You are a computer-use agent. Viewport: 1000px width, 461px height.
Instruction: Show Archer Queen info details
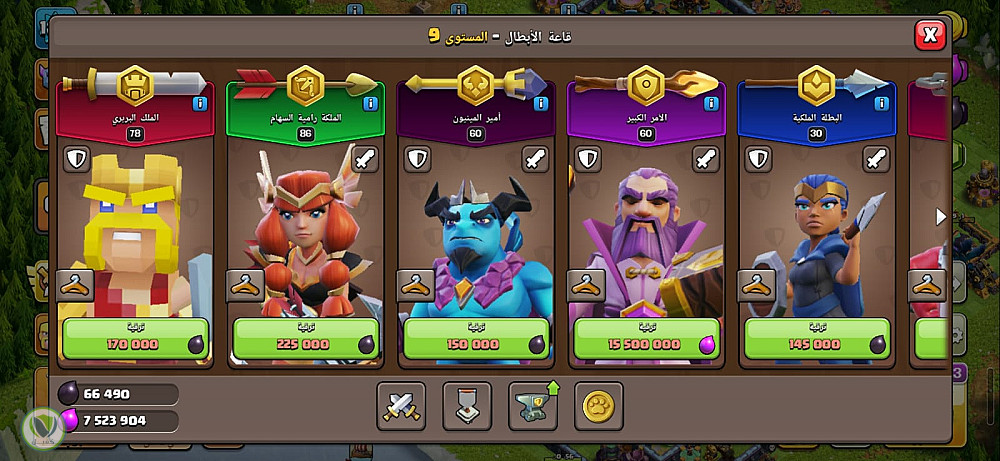coord(370,103)
